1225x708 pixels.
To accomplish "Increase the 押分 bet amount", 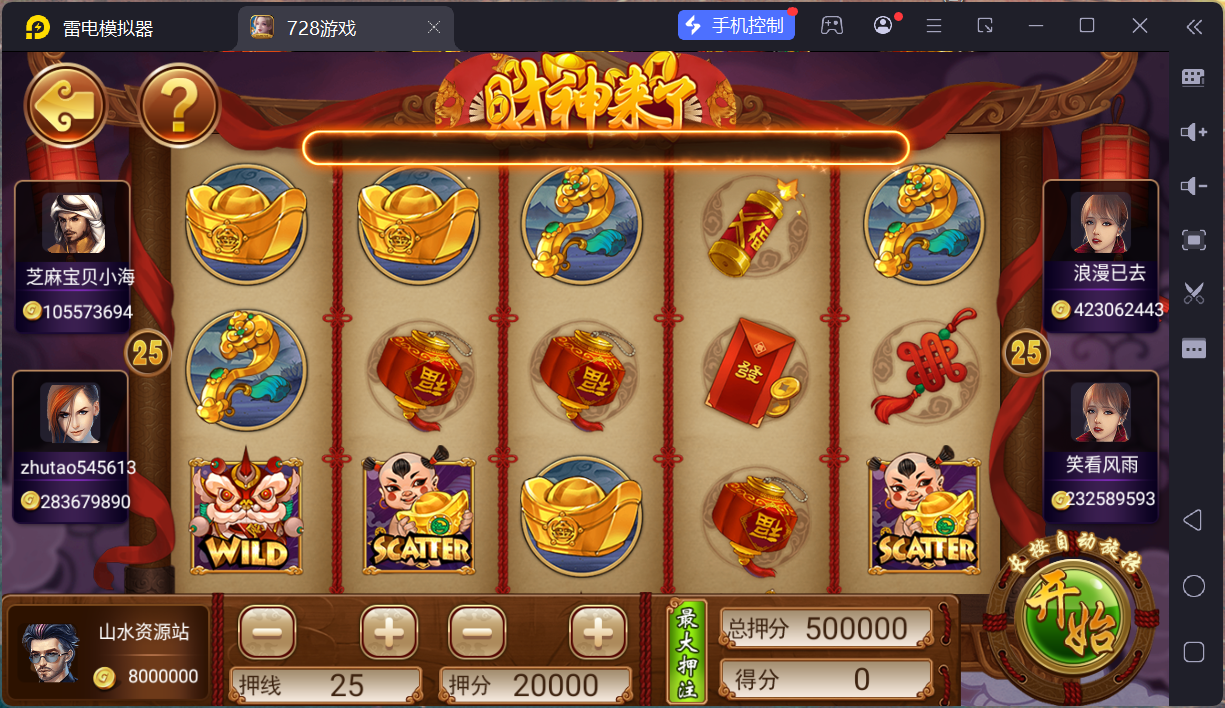I will coord(598,632).
